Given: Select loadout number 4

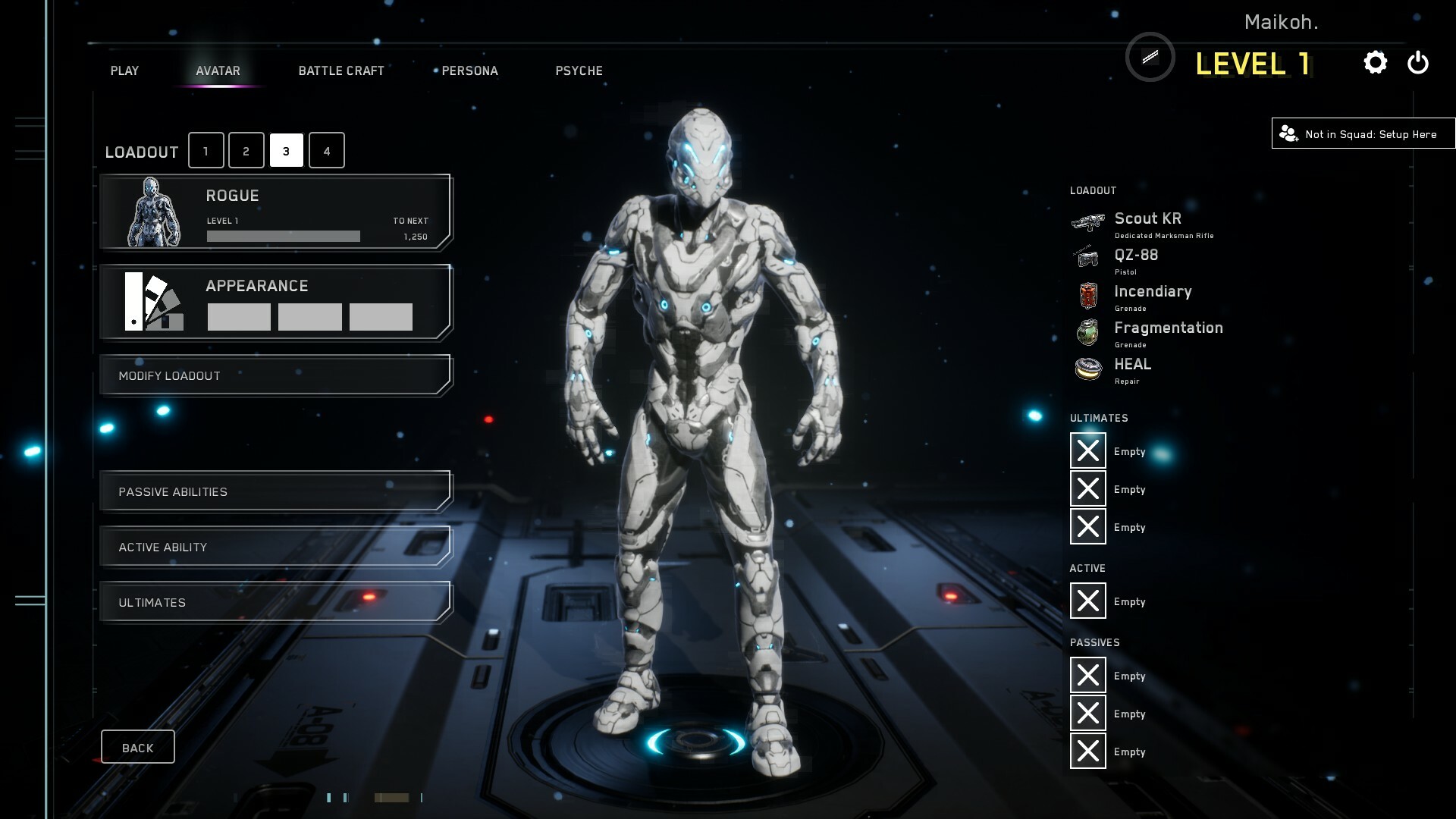Looking at the screenshot, I should click(x=327, y=150).
